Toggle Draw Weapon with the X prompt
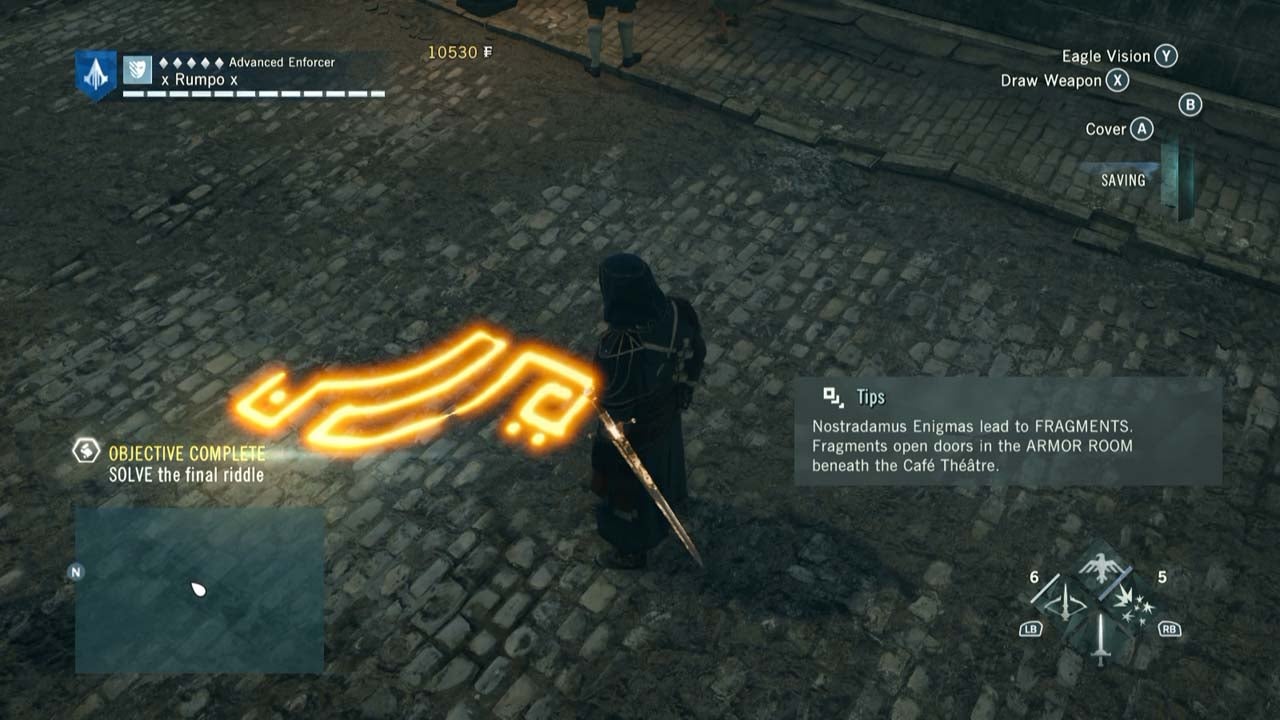Image resolution: width=1280 pixels, height=720 pixels. click(x=1118, y=81)
